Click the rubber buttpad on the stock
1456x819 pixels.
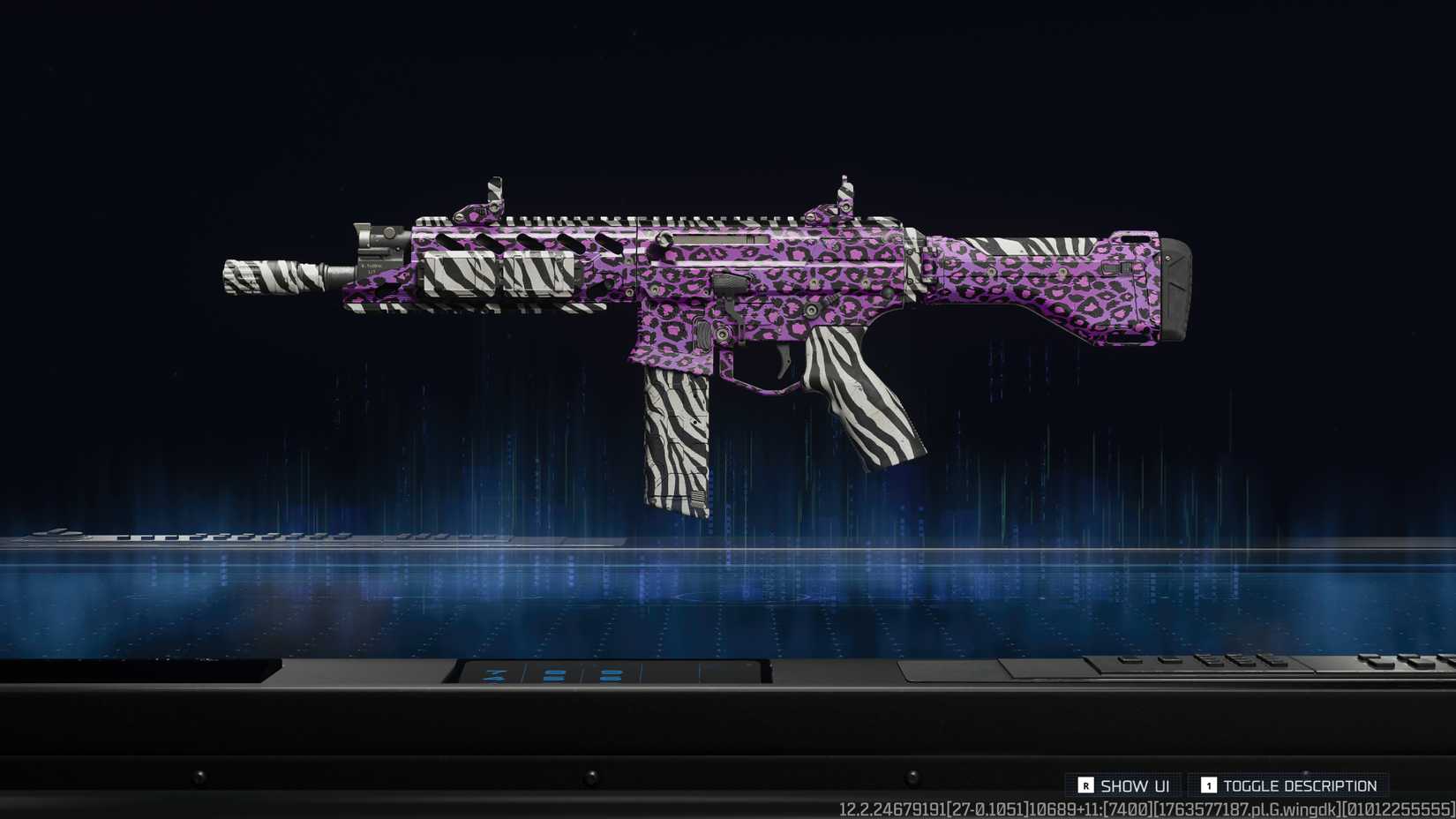pos(1178,291)
